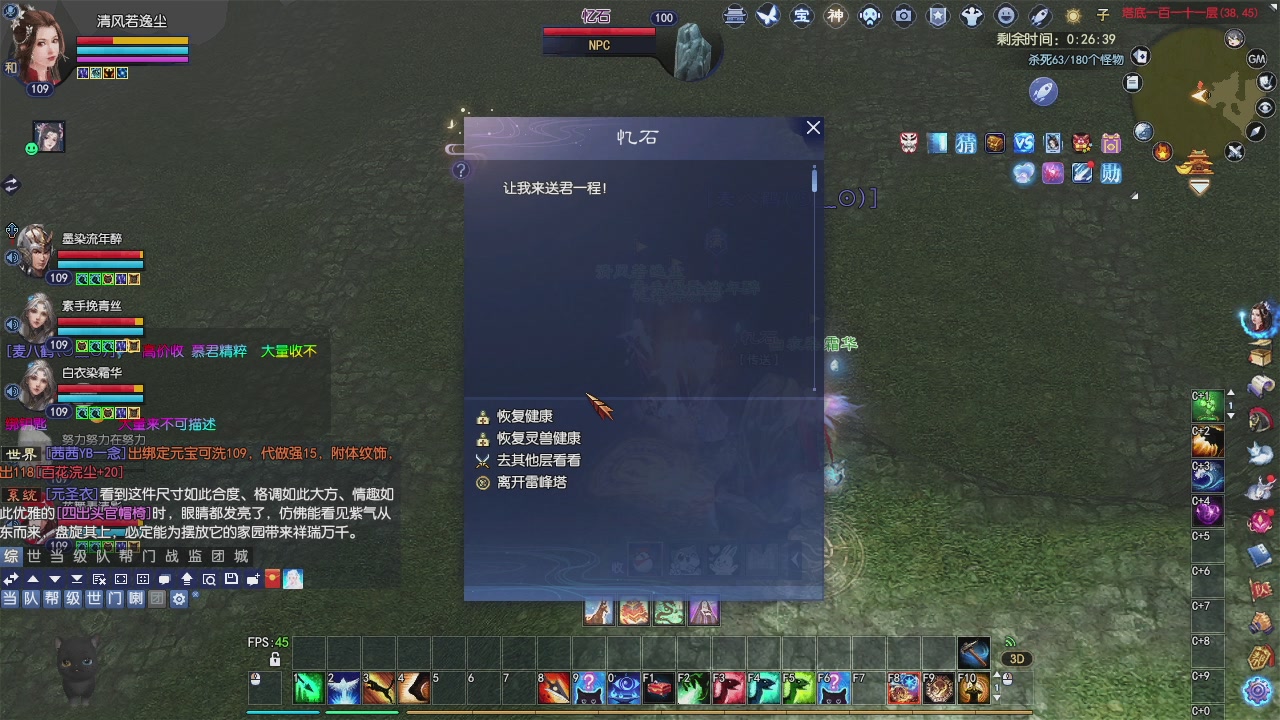Collapse chat with the down arrow in chat toolbar
This screenshot has width=1280, height=720.
click(54, 578)
